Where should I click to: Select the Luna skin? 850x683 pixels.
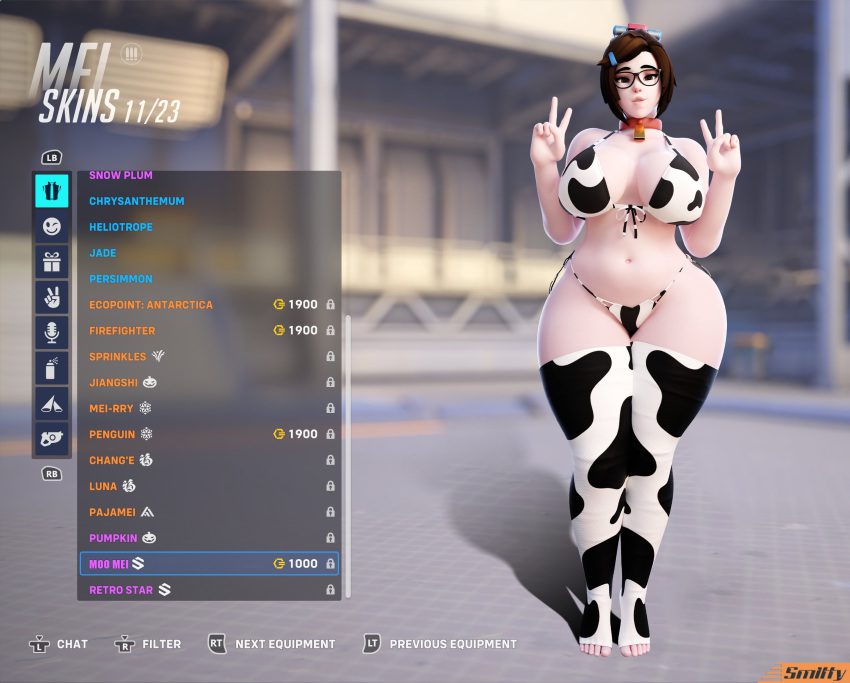[104, 486]
